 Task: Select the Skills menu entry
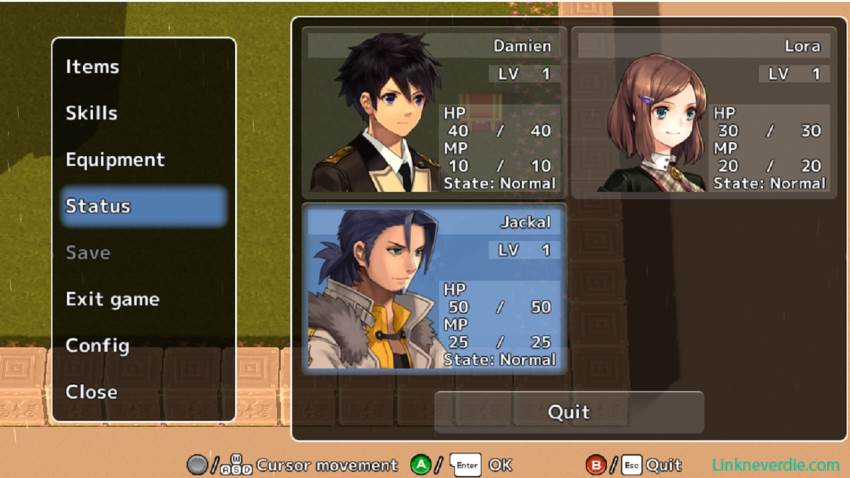(92, 113)
